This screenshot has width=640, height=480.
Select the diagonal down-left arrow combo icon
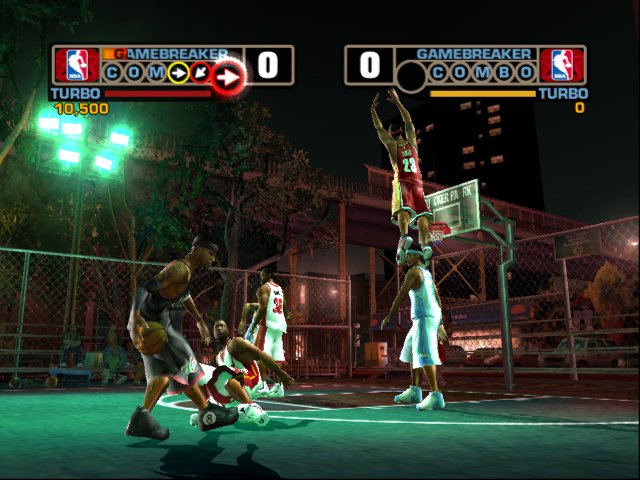(x=201, y=72)
